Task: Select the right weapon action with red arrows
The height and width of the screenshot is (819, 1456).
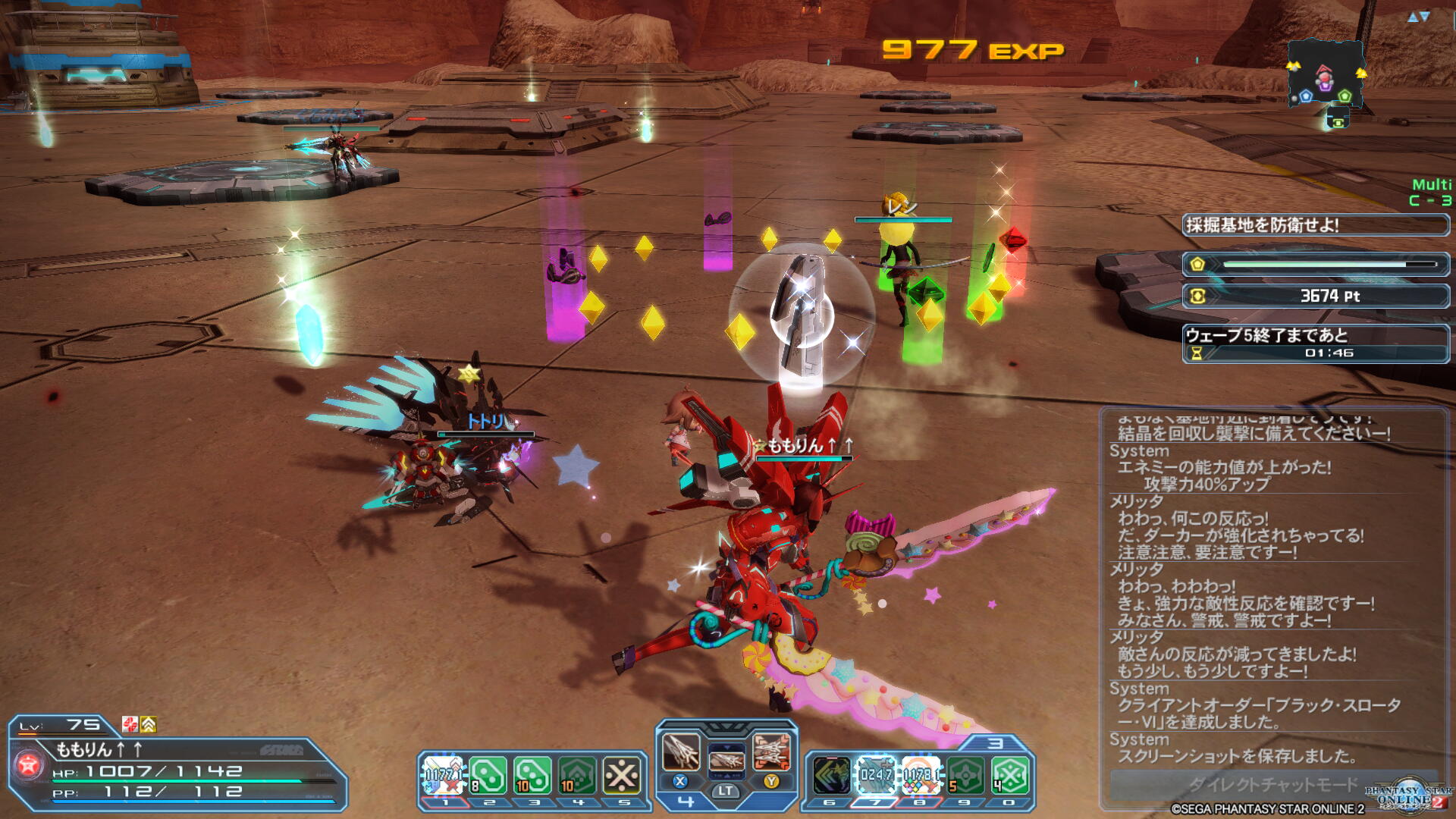Action: (771, 752)
